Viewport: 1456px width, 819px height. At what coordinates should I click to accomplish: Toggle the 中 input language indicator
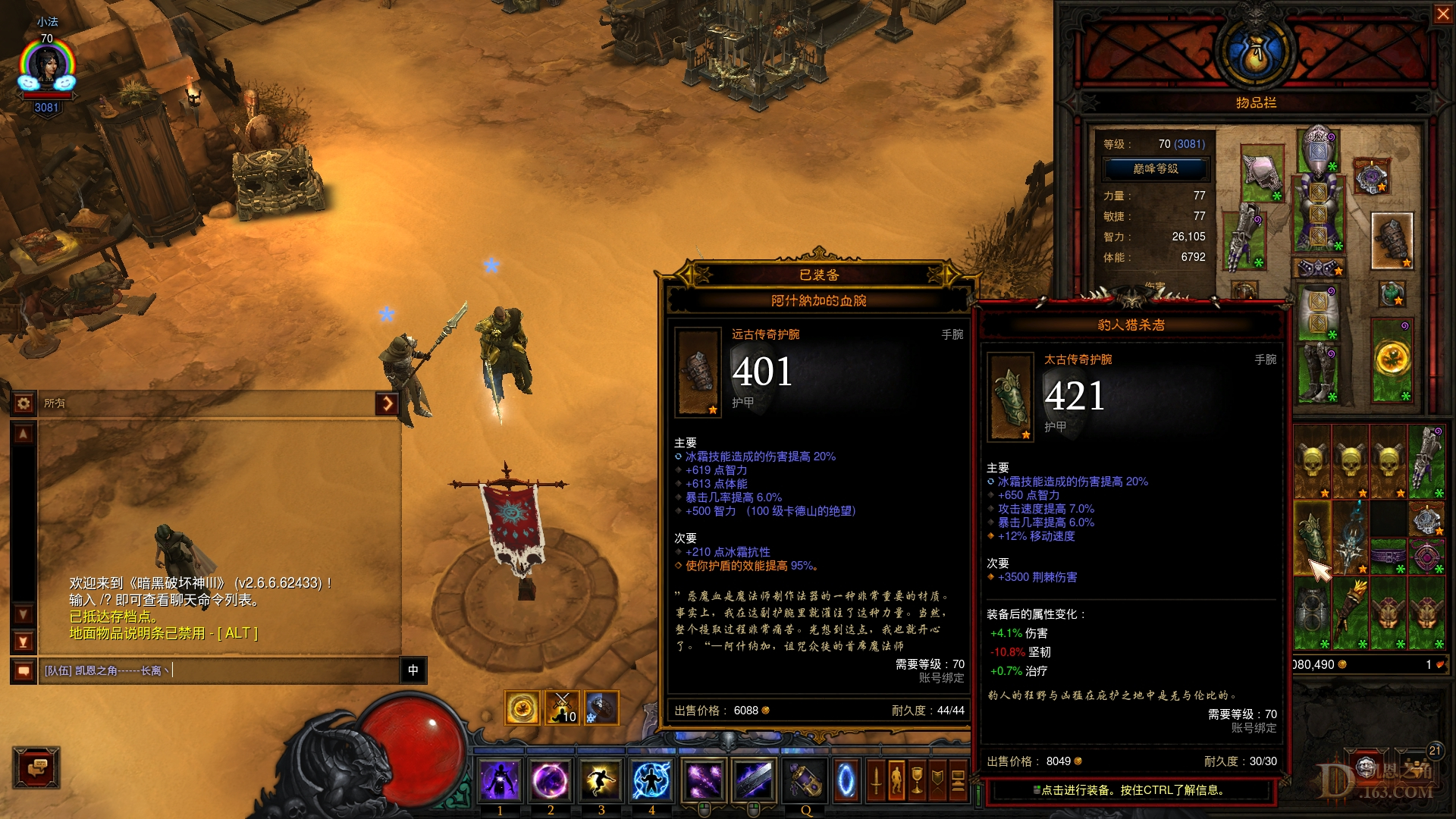point(413,671)
